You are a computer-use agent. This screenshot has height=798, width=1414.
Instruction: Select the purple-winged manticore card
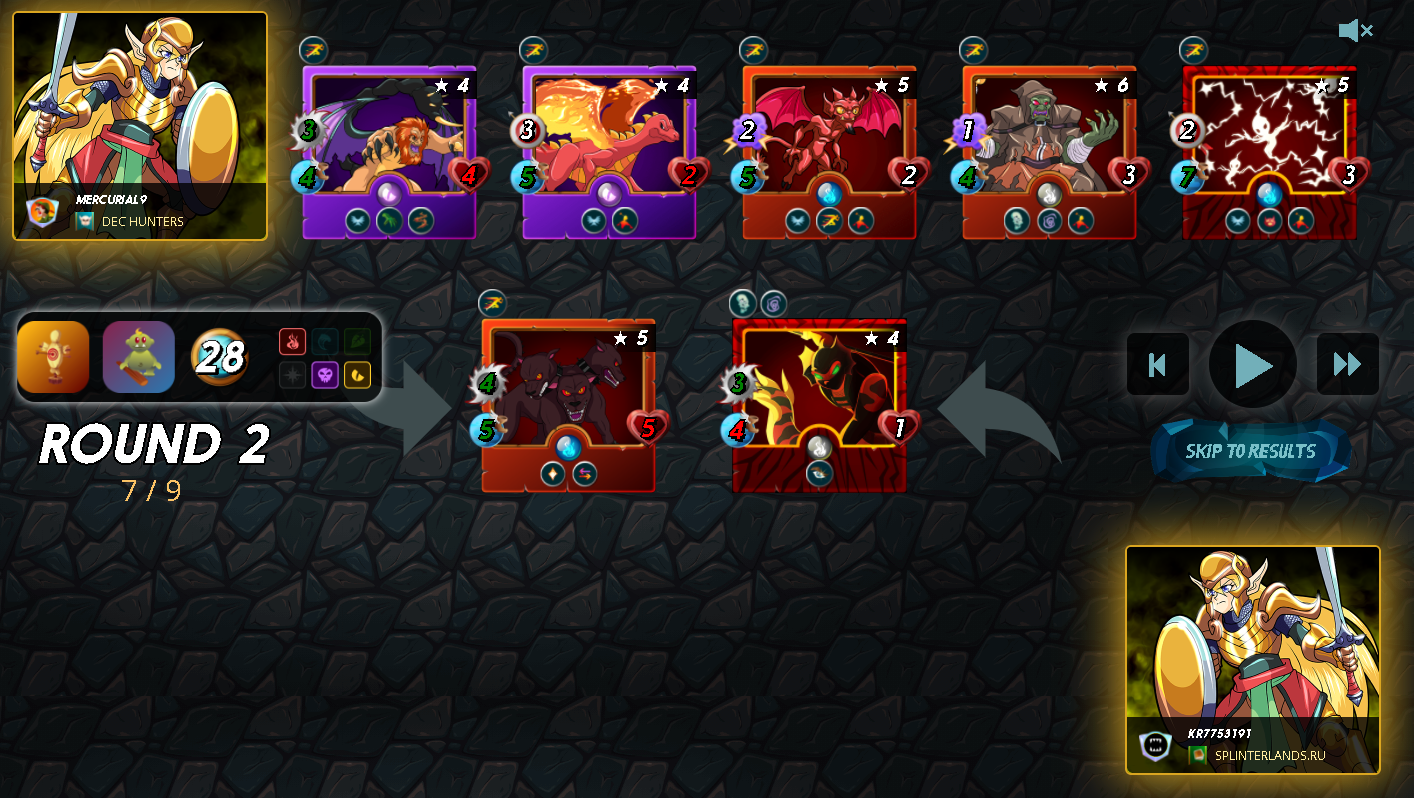point(389,152)
